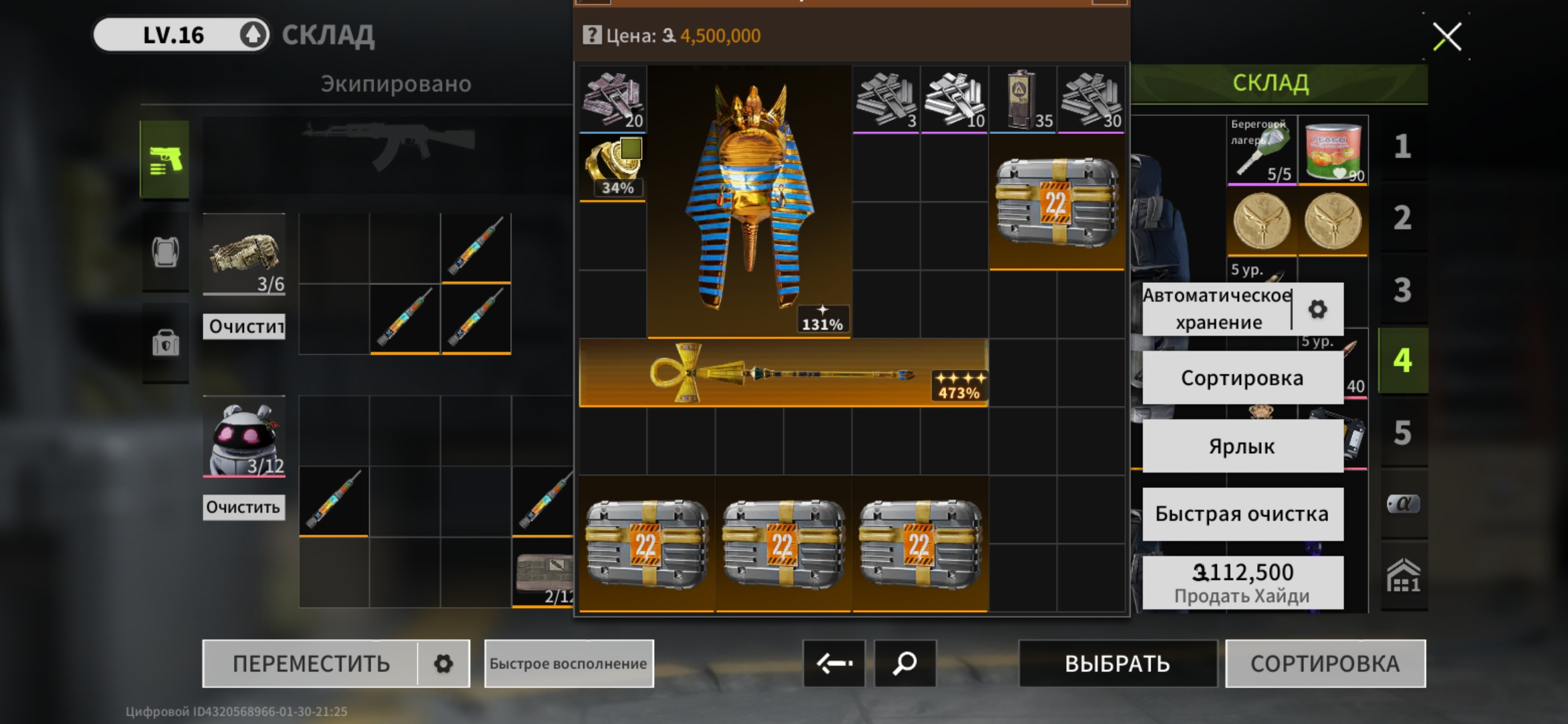Select the golden pharaoh mask item

(749, 201)
